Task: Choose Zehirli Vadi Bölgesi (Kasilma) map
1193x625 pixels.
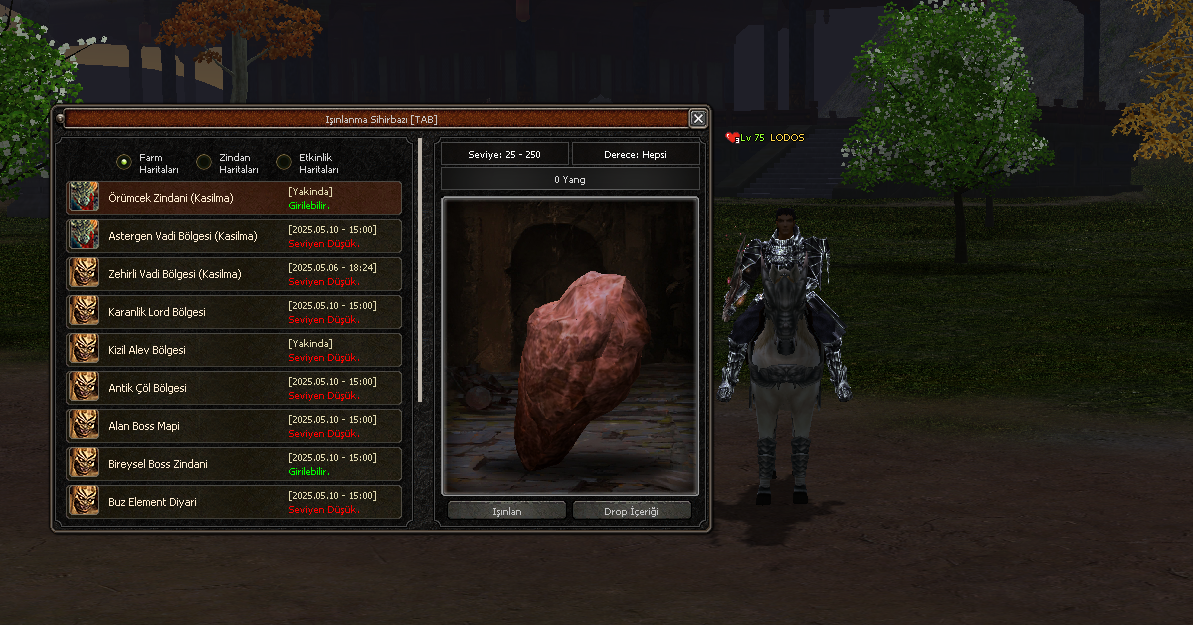Action: pyautogui.click(x=234, y=274)
